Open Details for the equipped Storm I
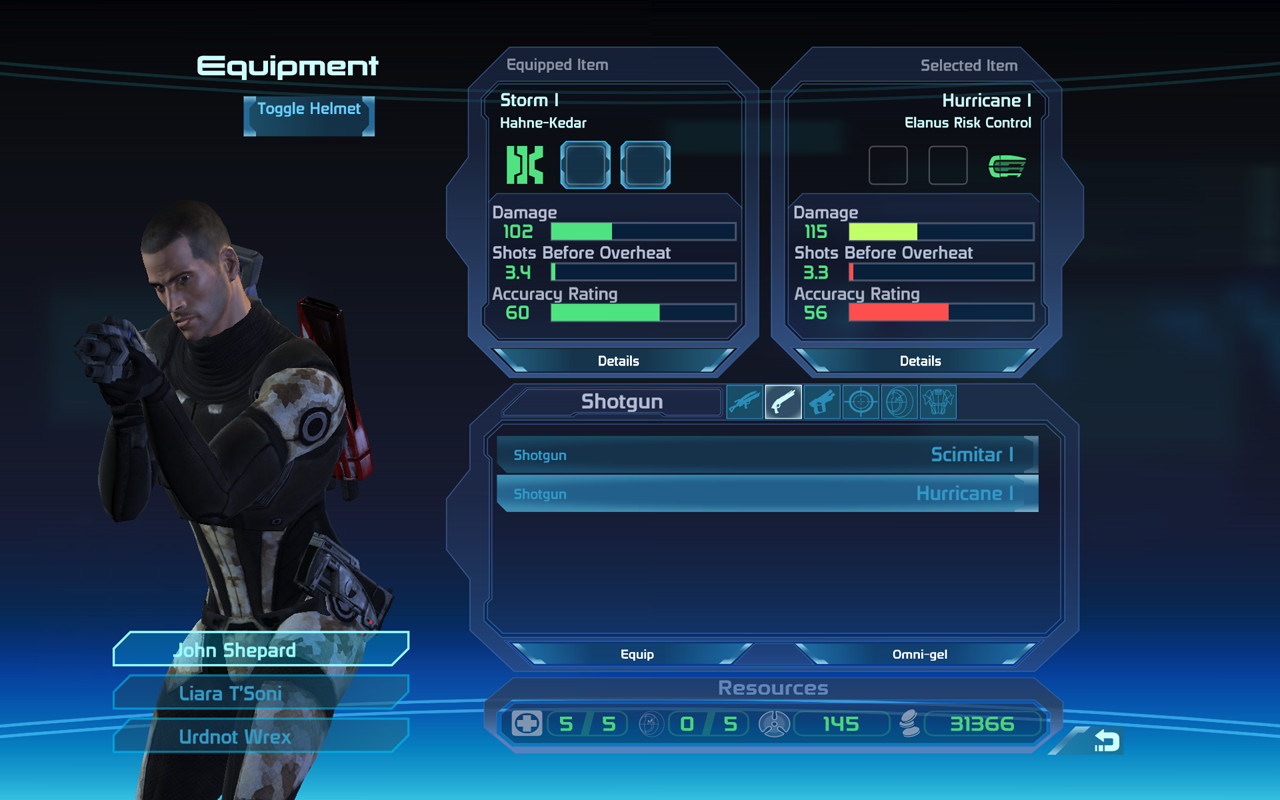This screenshot has width=1280, height=800. tap(618, 360)
